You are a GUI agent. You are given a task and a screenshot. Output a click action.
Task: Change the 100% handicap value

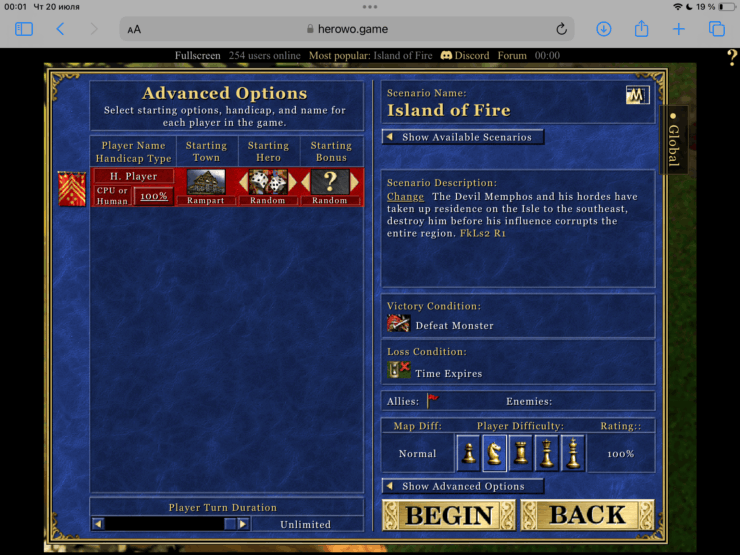coord(153,196)
